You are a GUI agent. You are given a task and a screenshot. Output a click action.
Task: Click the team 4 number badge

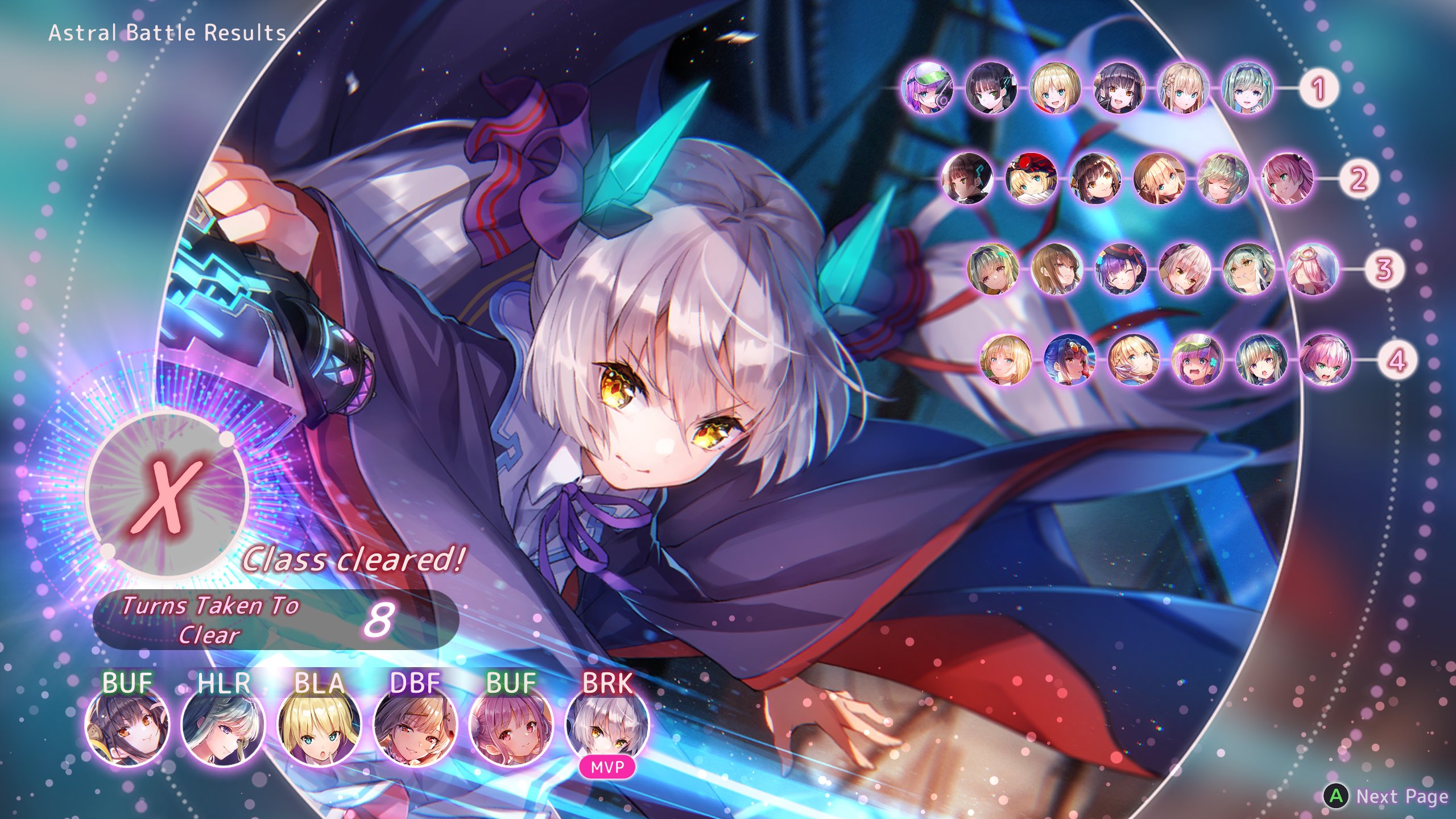coord(1397,359)
